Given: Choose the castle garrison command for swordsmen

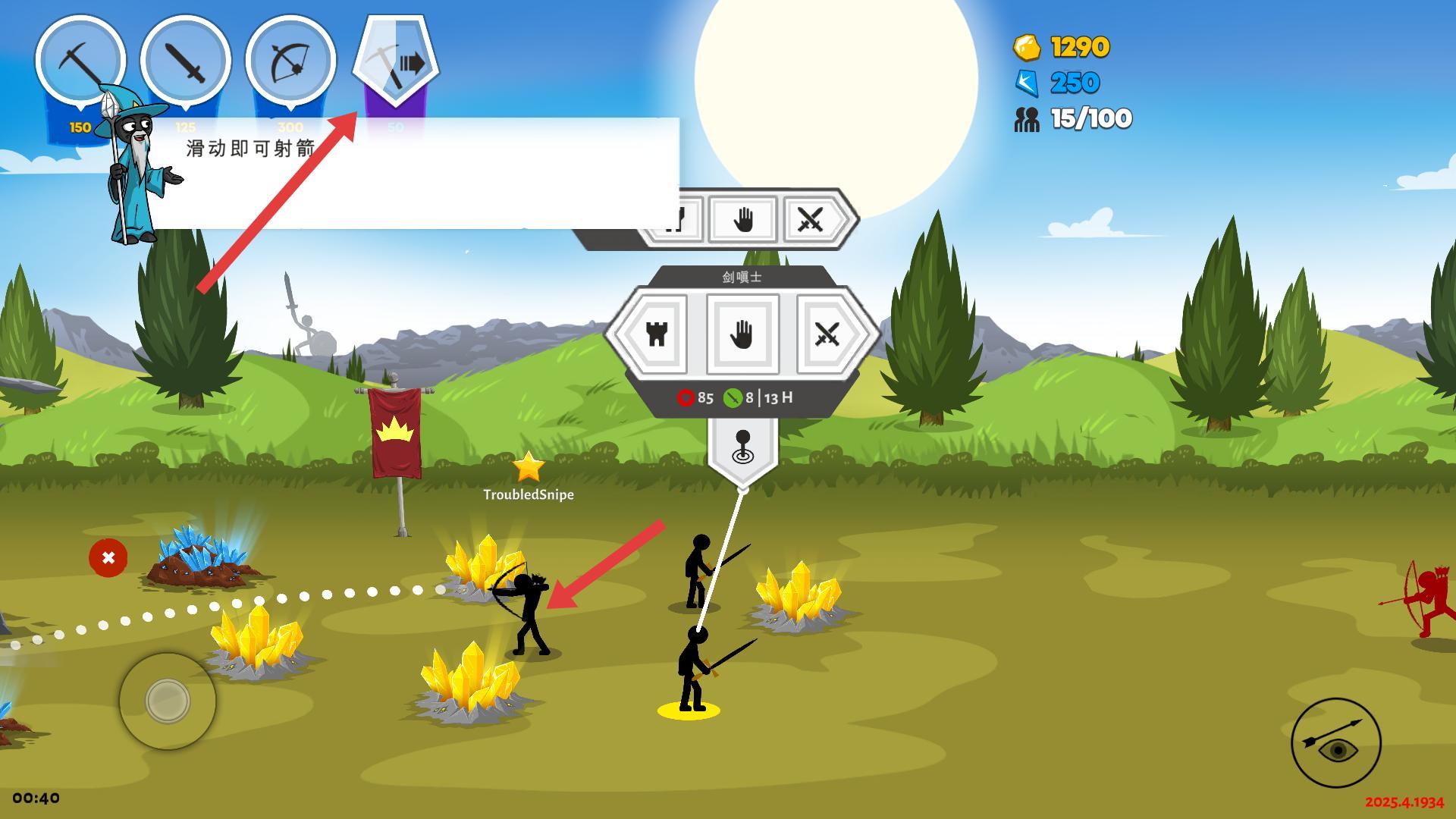Looking at the screenshot, I should (657, 334).
